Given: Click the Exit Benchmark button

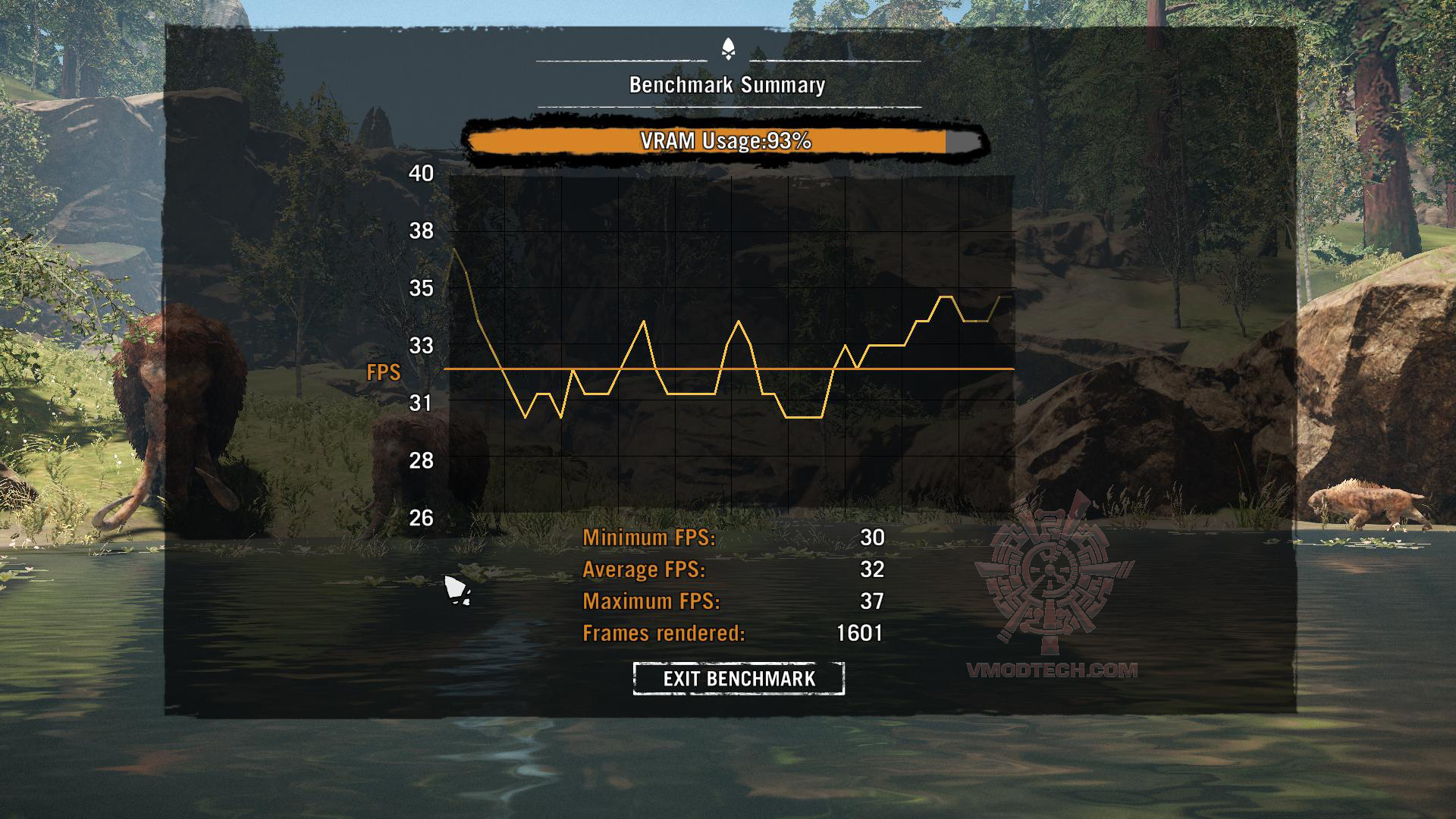Looking at the screenshot, I should coord(739,678).
